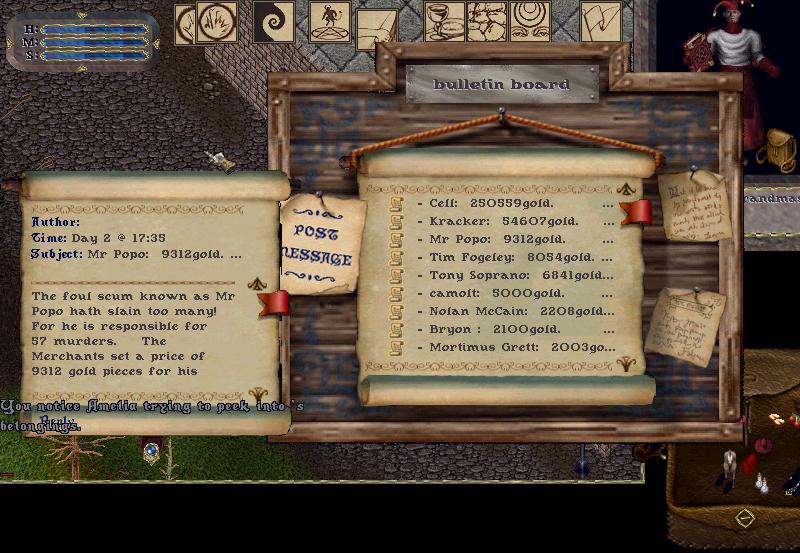This screenshot has height=553, width=800.
Task: Click the goblet and plate icon
Action: pyautogui.click(x=444, y=22)
